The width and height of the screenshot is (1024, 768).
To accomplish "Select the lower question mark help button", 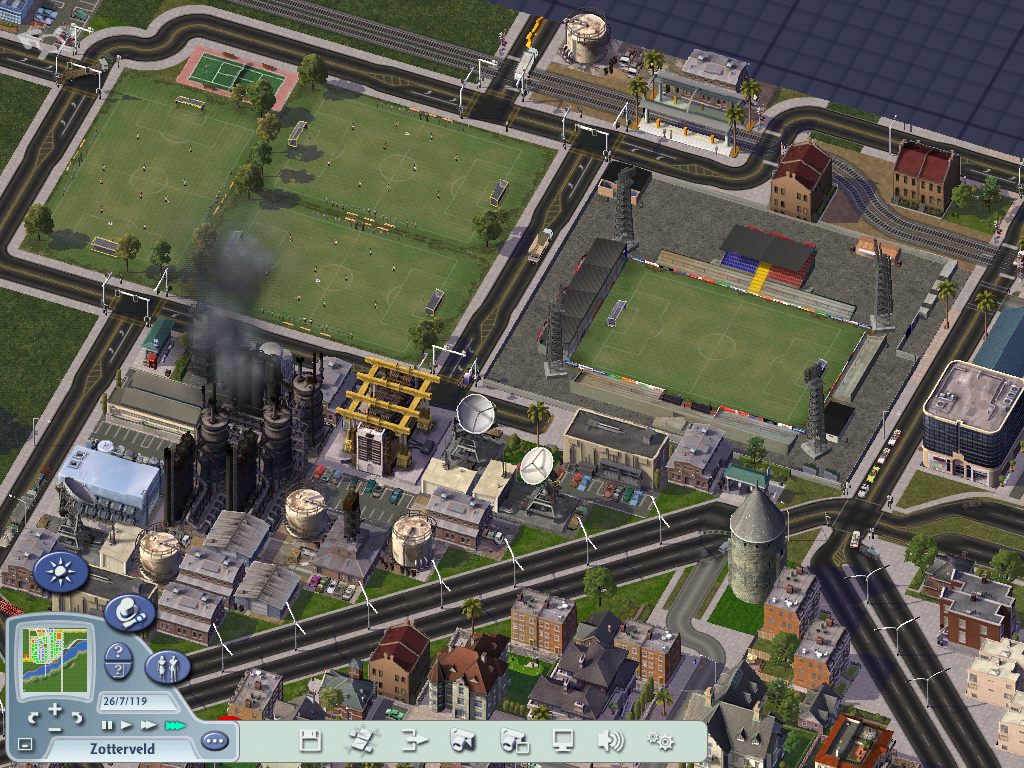I will pos(117,673).
